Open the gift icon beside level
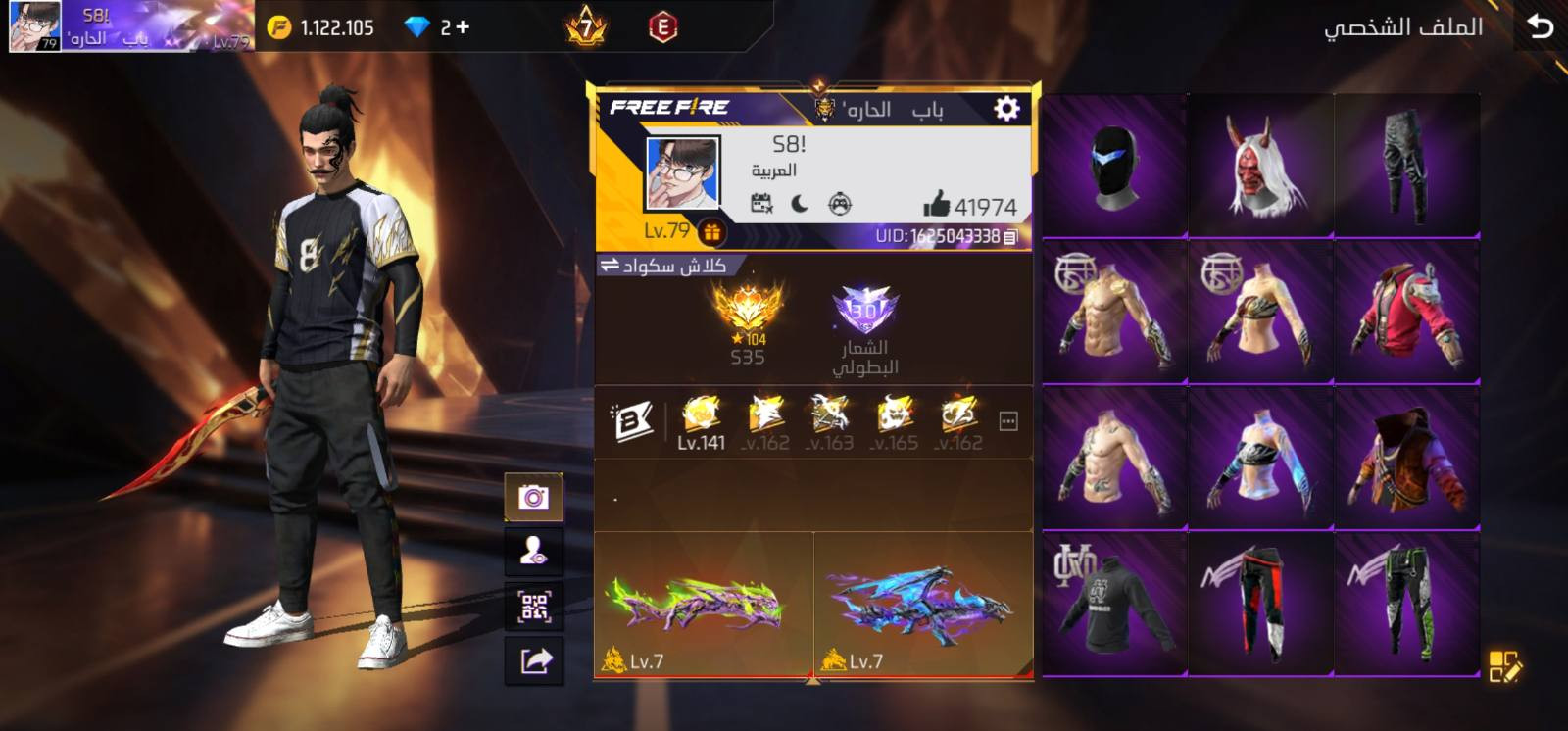Viewport: 1568px width, 731px height. 711,232
